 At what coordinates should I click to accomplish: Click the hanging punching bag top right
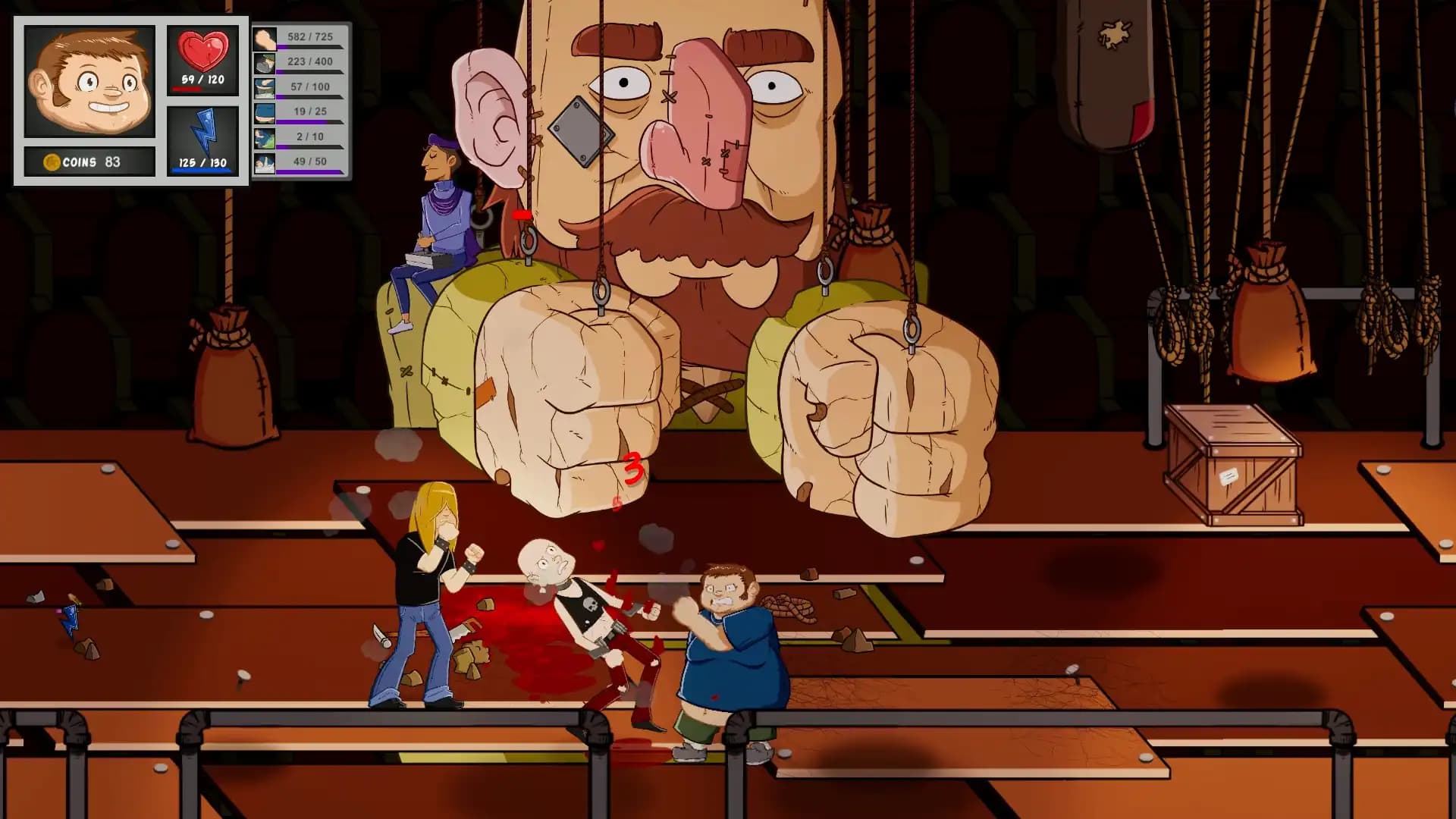tap(1107, 72)
